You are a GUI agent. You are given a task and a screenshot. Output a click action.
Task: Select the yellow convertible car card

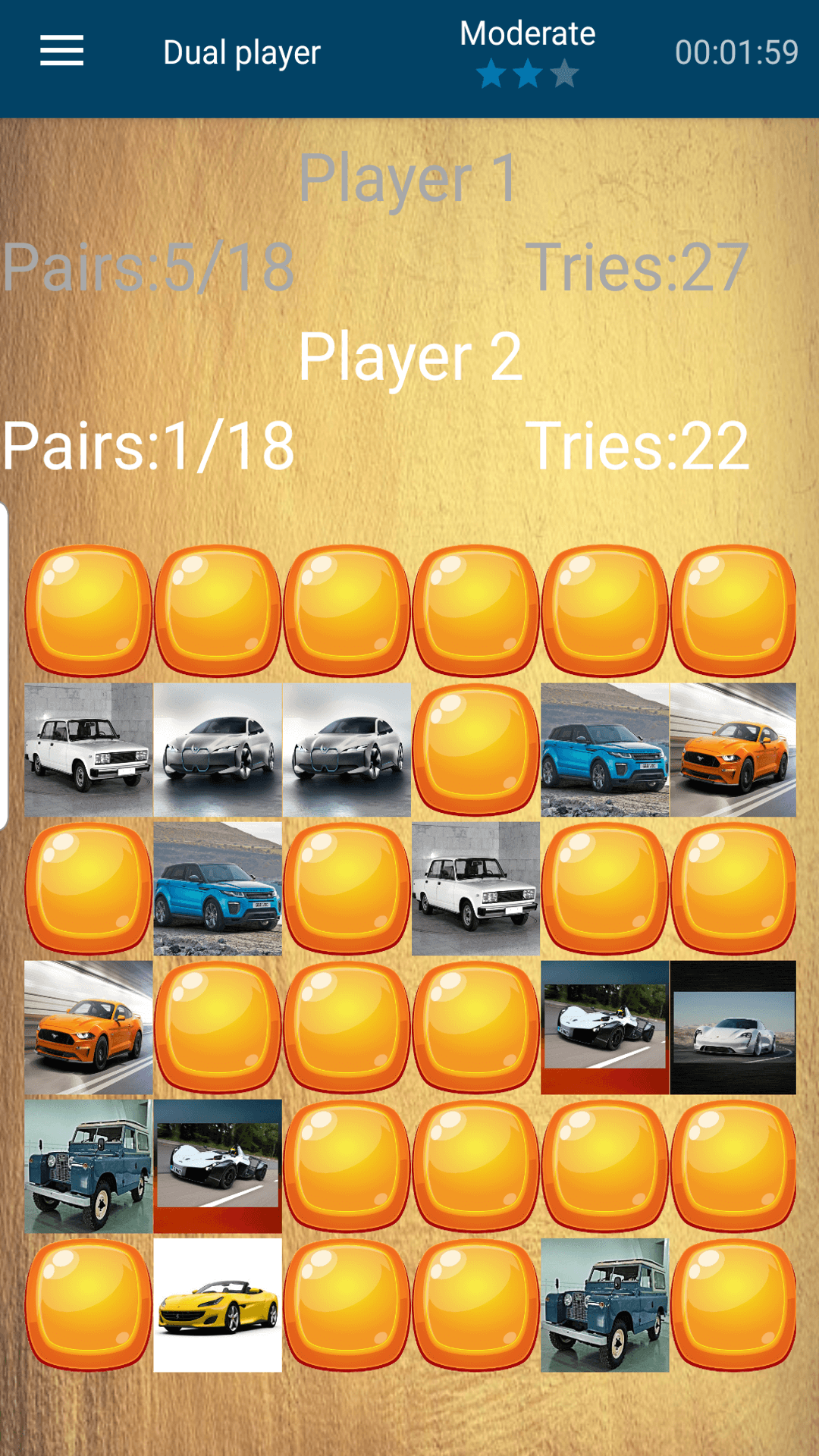(218, 1305)
